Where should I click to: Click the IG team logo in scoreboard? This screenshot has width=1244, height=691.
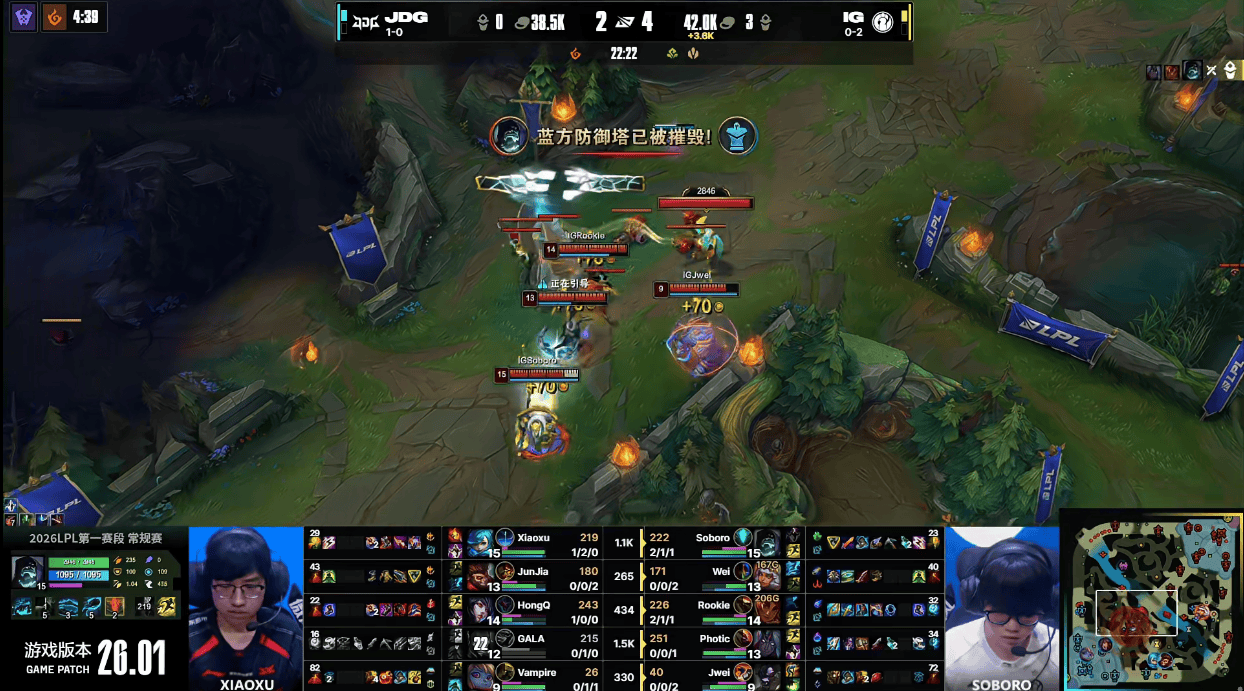point(882,21)
